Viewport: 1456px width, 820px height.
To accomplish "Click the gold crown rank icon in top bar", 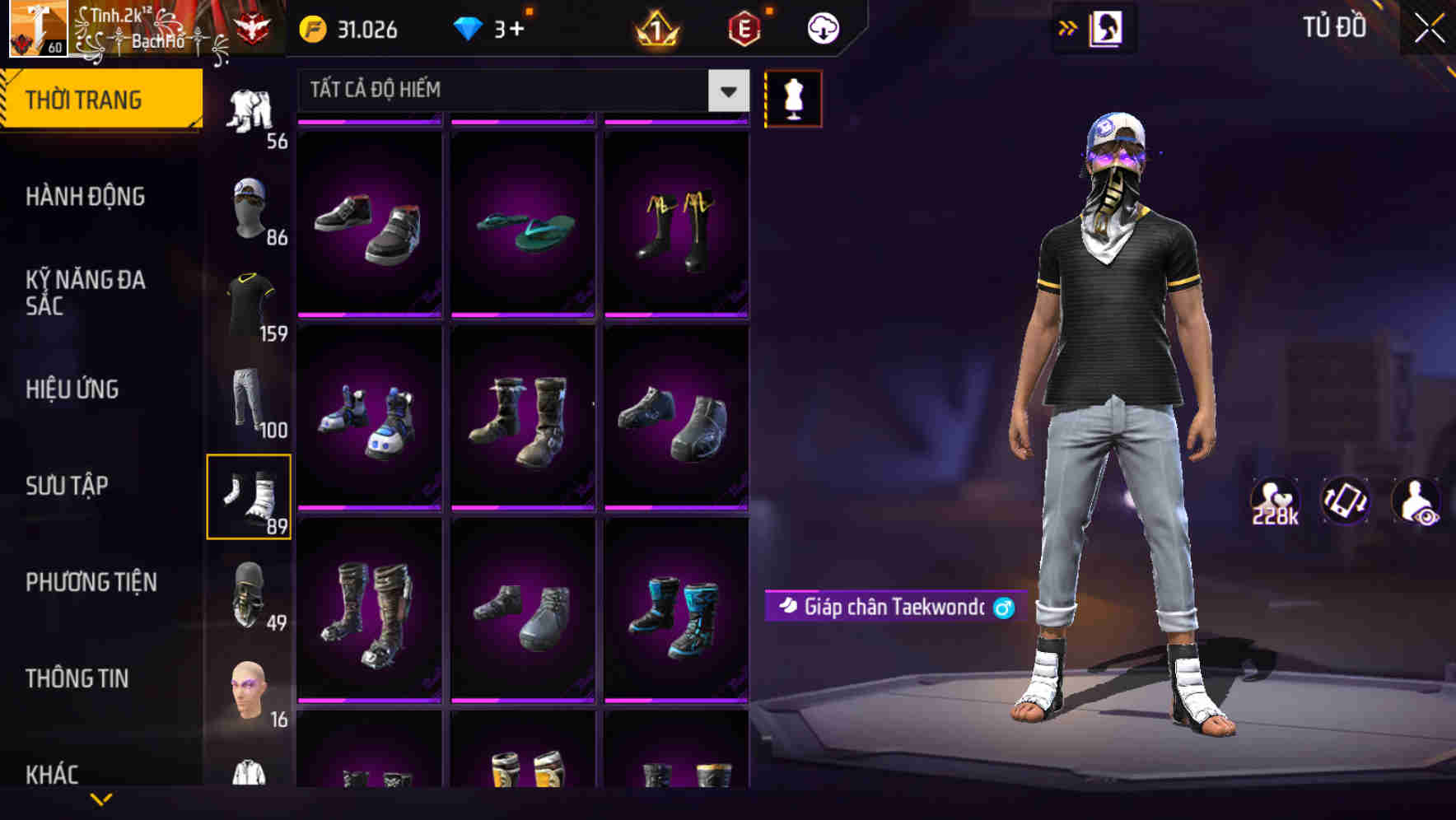I will [653, 28].
